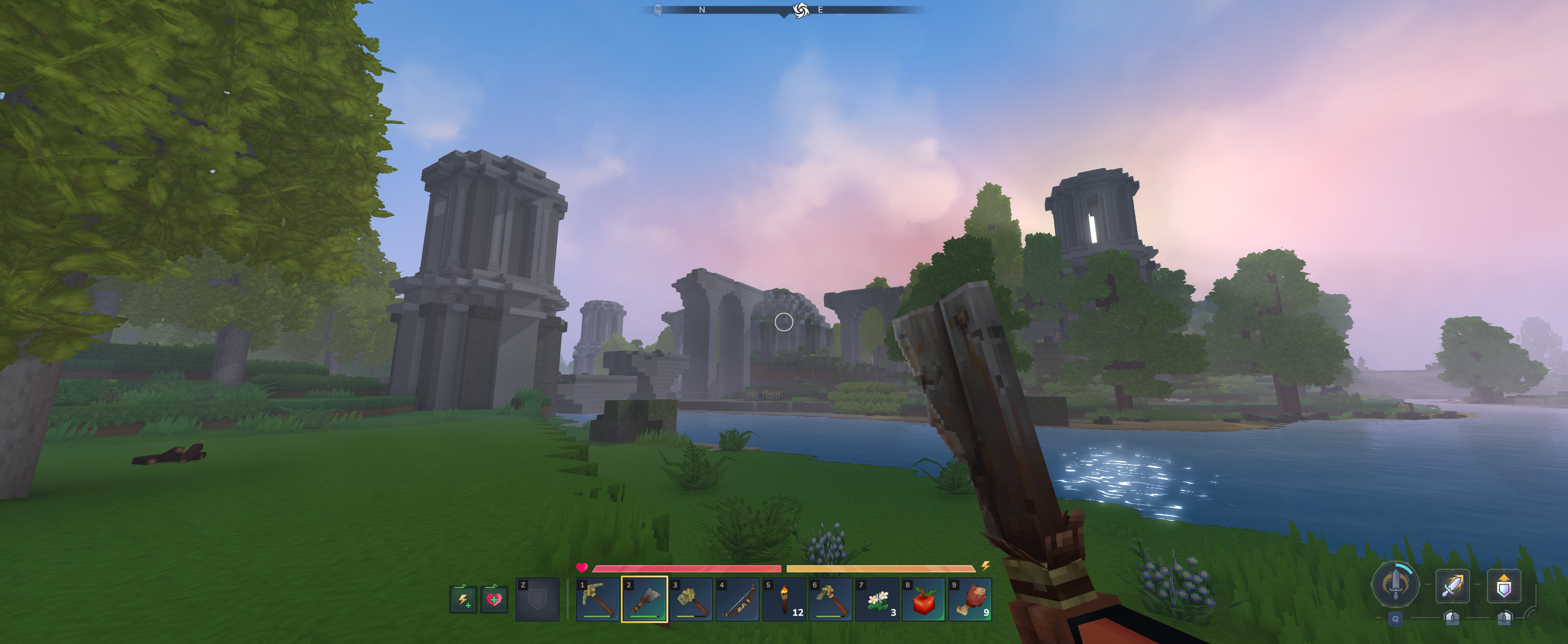Click the empty shield utility slot

537,599
